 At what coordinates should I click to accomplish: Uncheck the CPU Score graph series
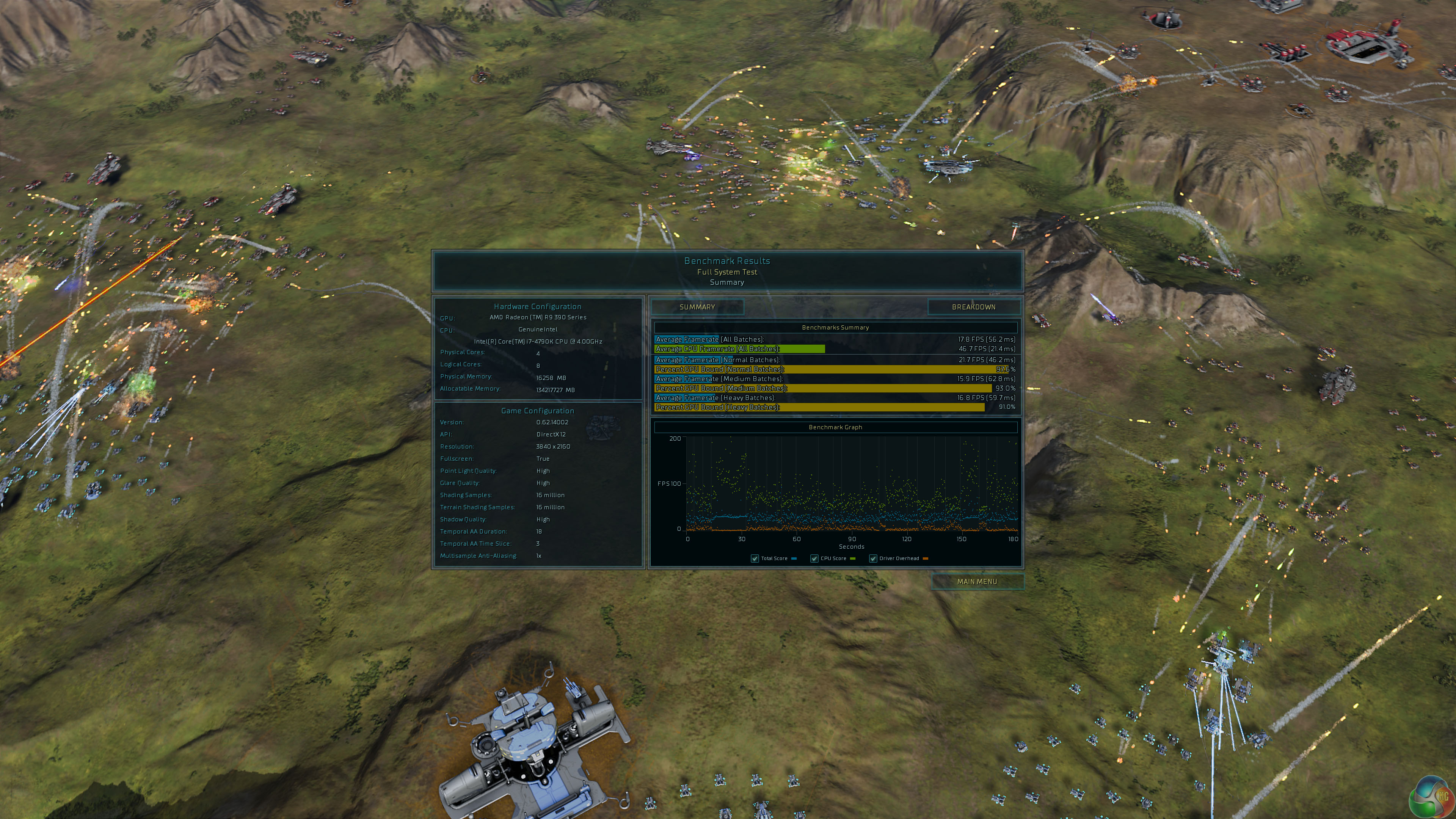(x=814, y=559)
